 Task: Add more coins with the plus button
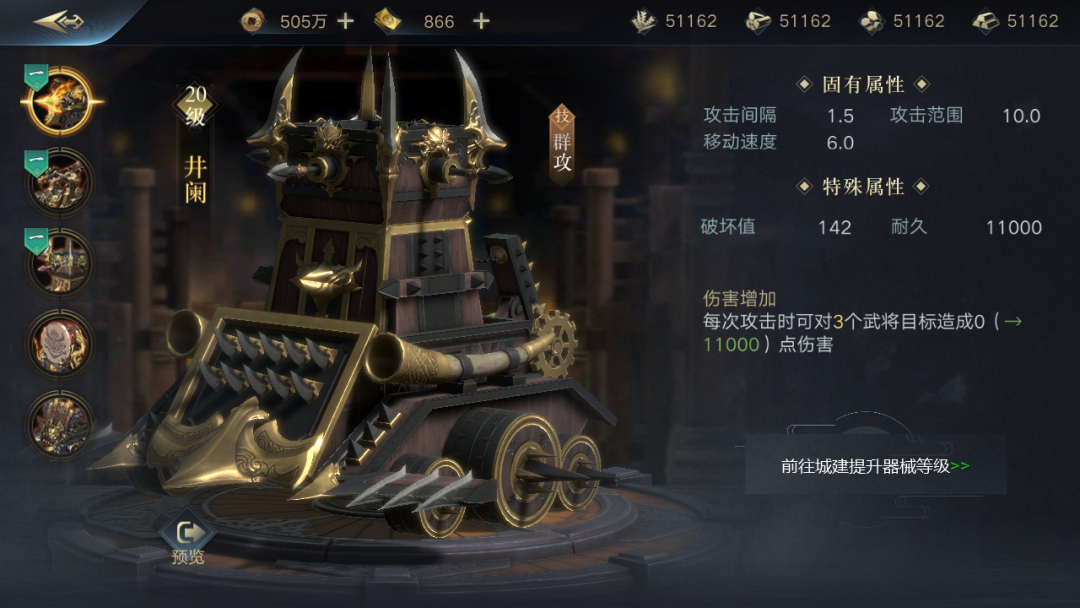click(x=345, y=21)
